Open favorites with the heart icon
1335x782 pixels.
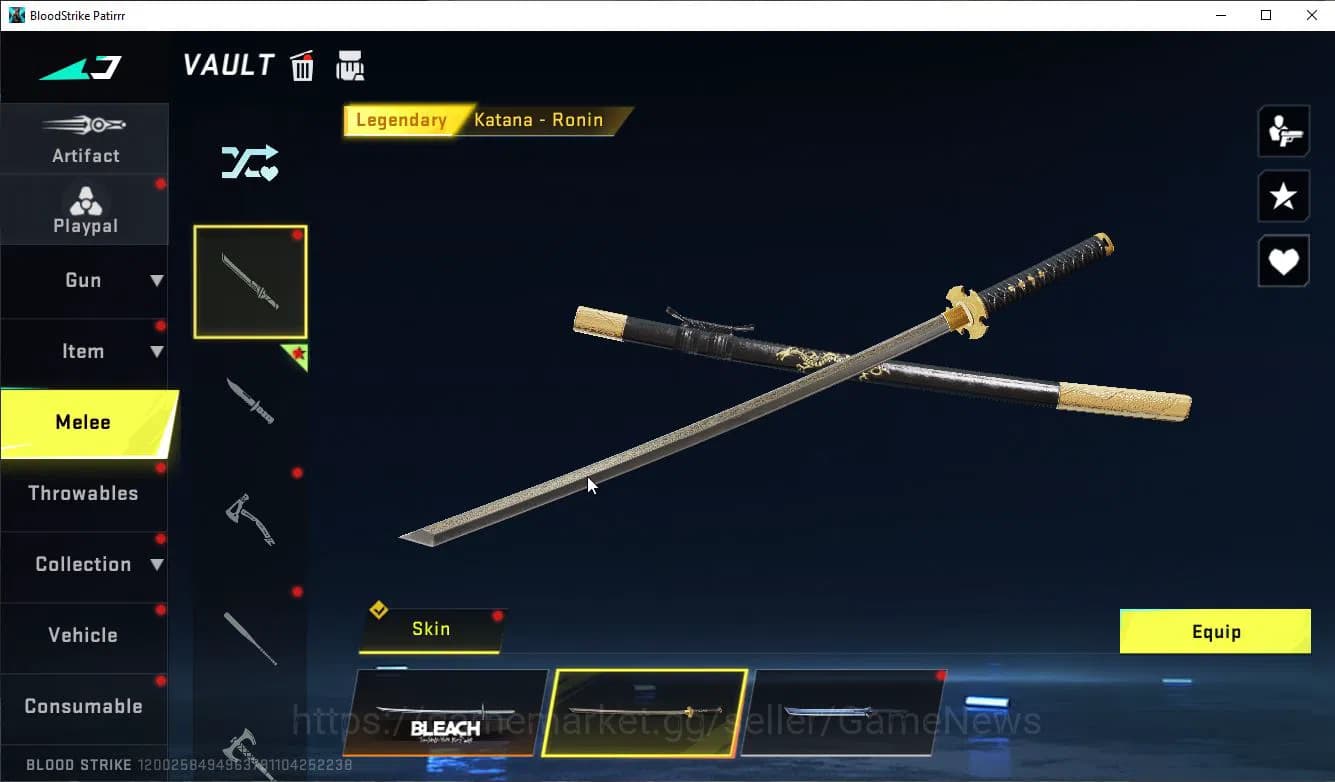(x=1283, y=261)
